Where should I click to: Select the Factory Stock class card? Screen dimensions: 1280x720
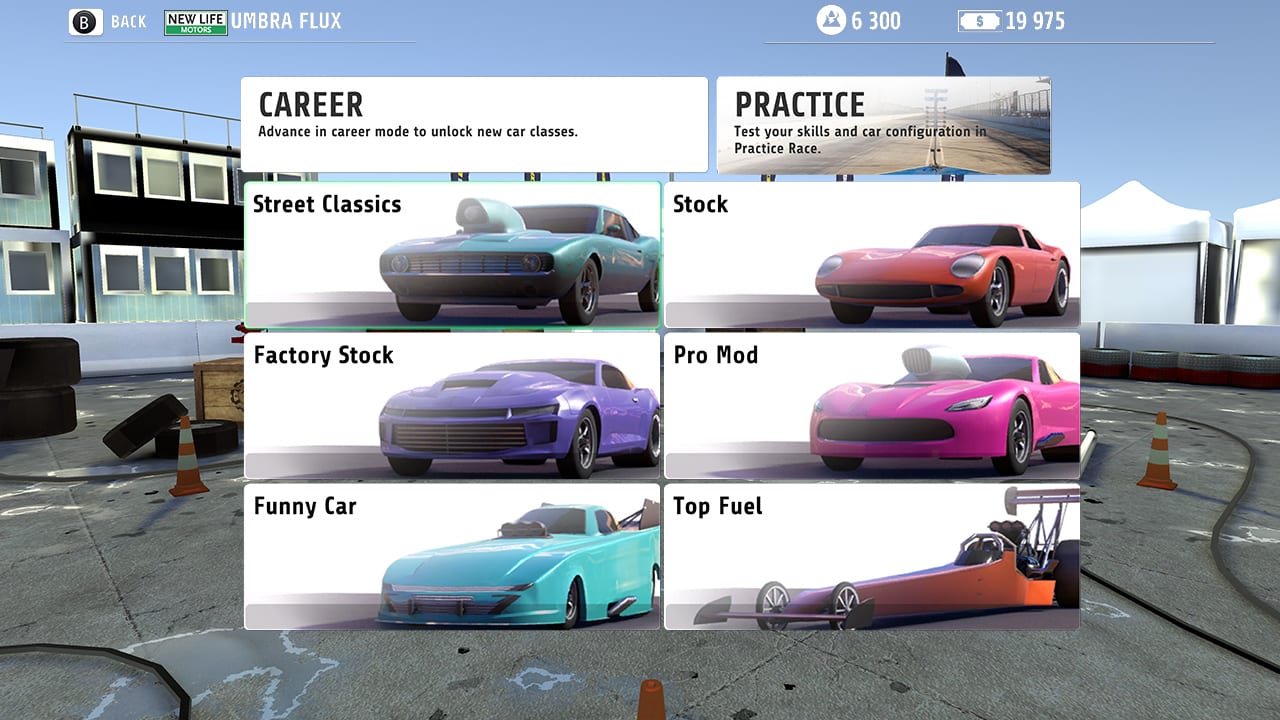click(x=452, y=406)
